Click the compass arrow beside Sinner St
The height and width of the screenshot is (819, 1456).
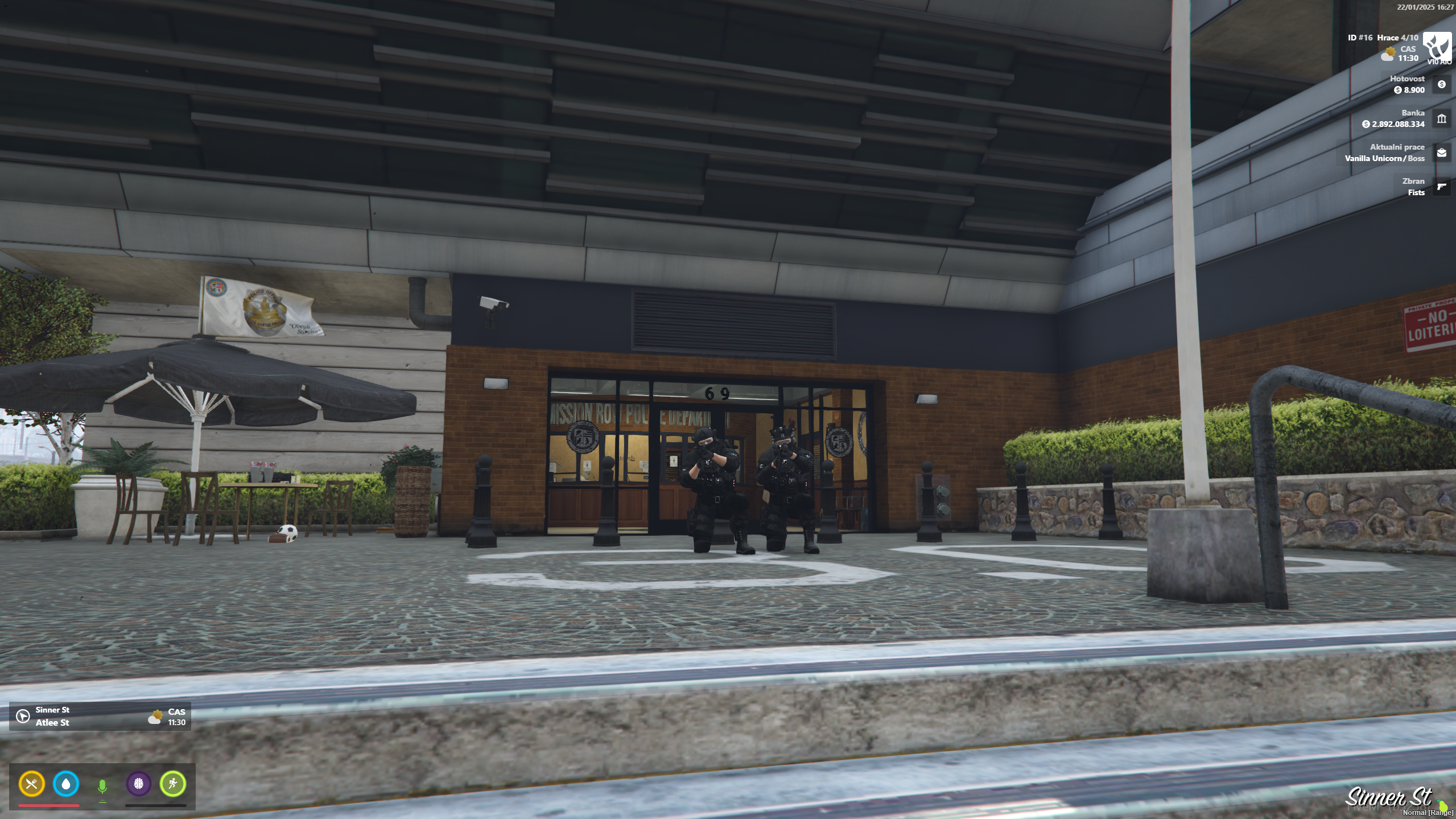(22, 715)
